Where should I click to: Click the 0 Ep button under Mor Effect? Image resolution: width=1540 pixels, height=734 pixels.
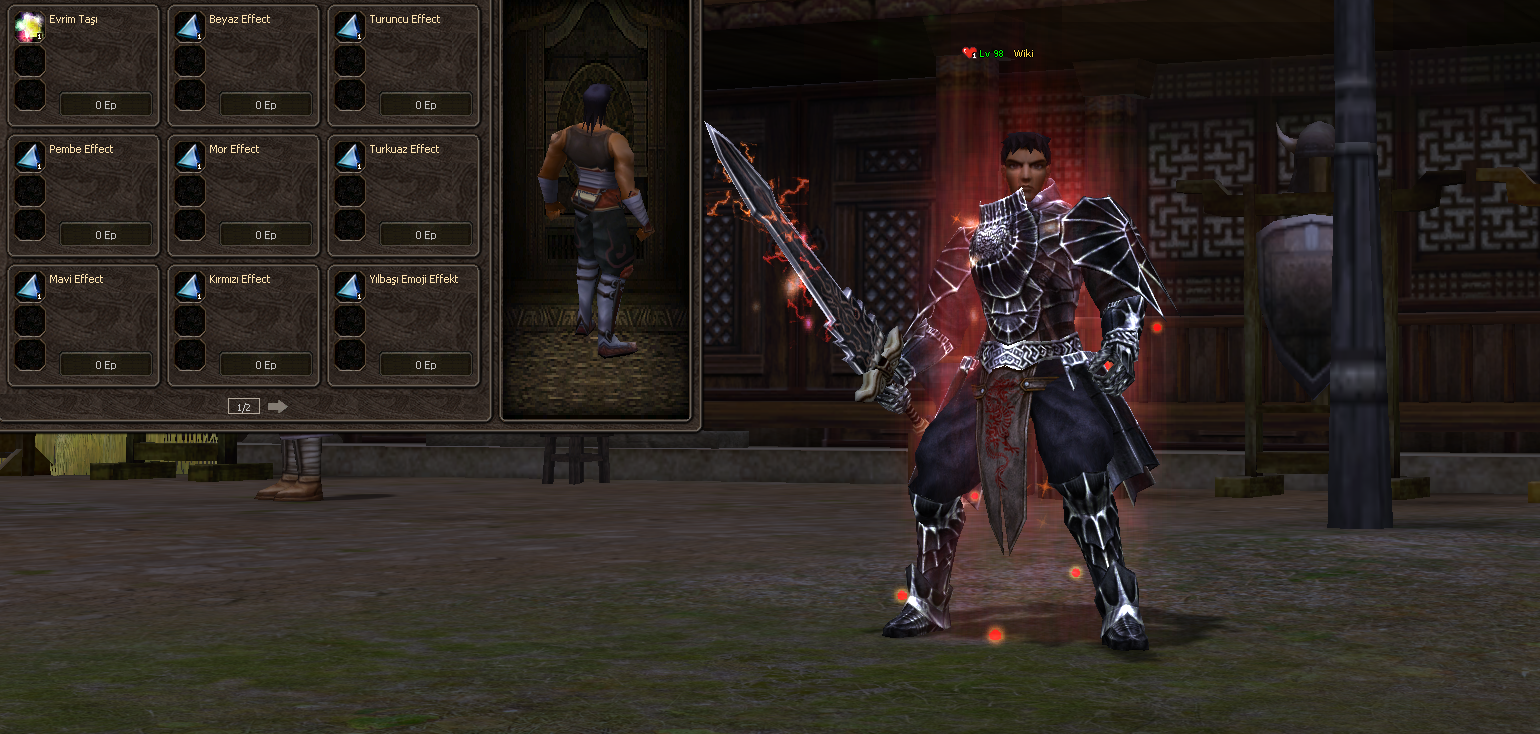click(266, 235)
